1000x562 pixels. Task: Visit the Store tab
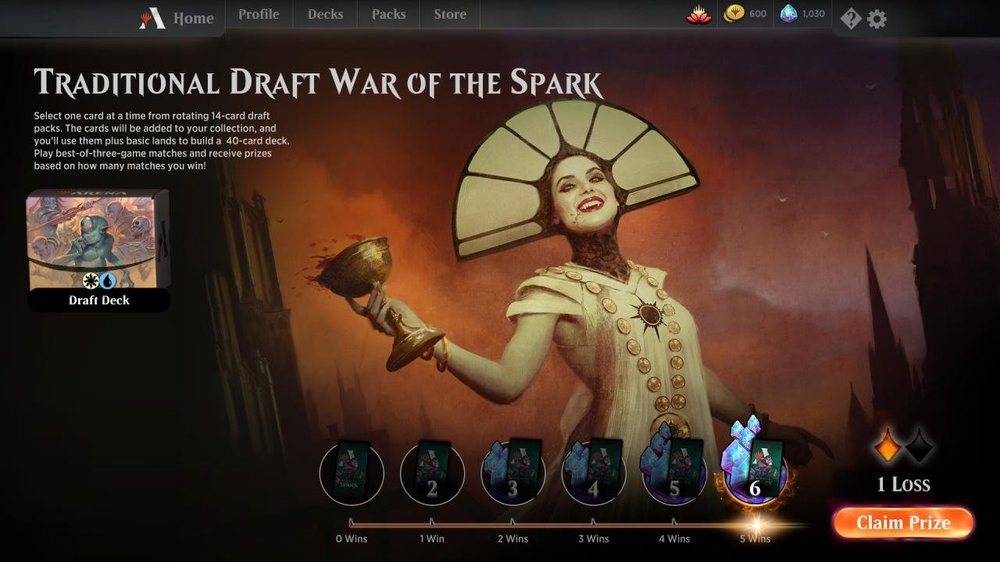[x=449, y=15]
